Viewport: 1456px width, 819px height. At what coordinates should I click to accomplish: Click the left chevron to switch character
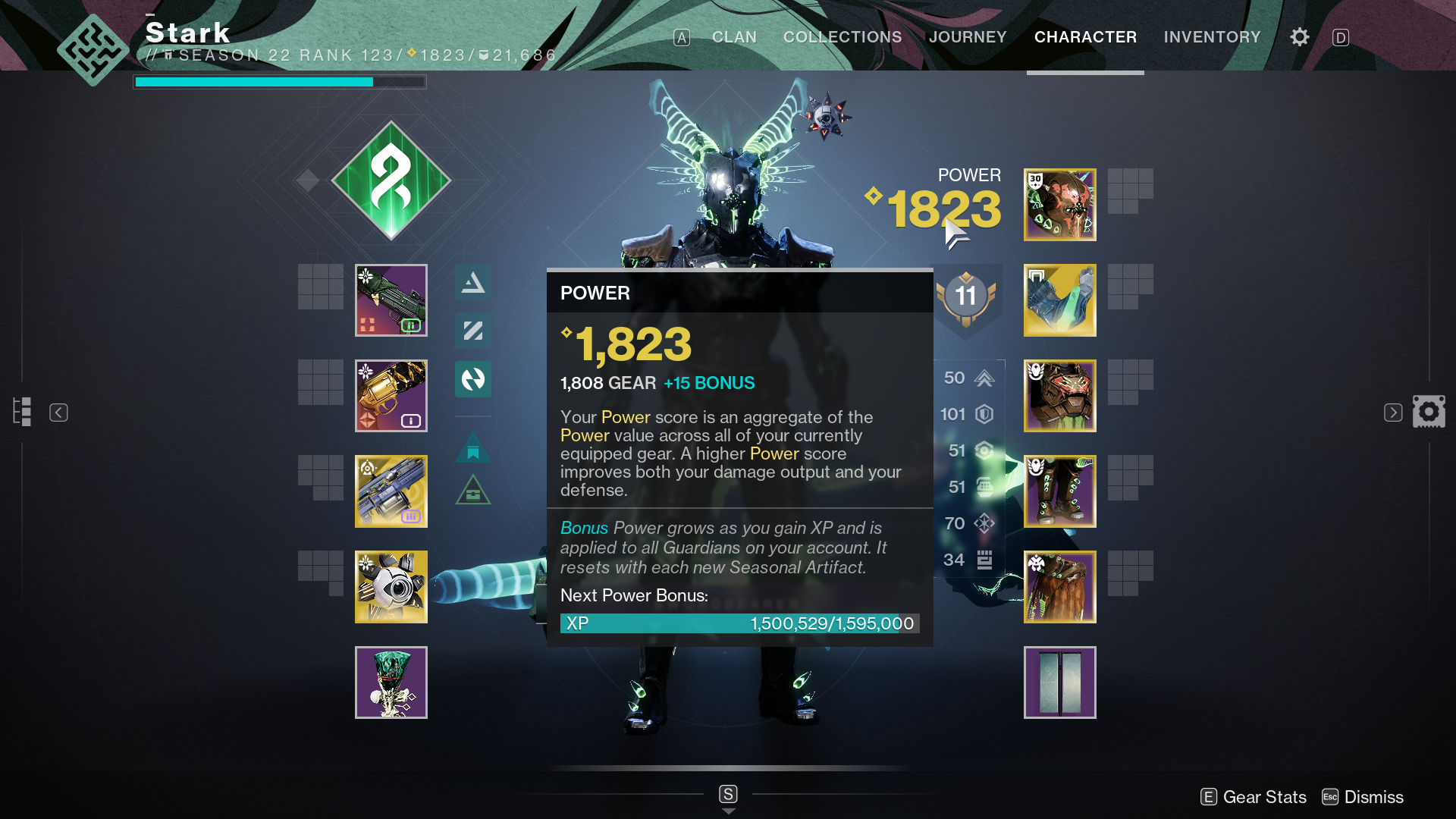pyautogui.click(x=58, y=412)
